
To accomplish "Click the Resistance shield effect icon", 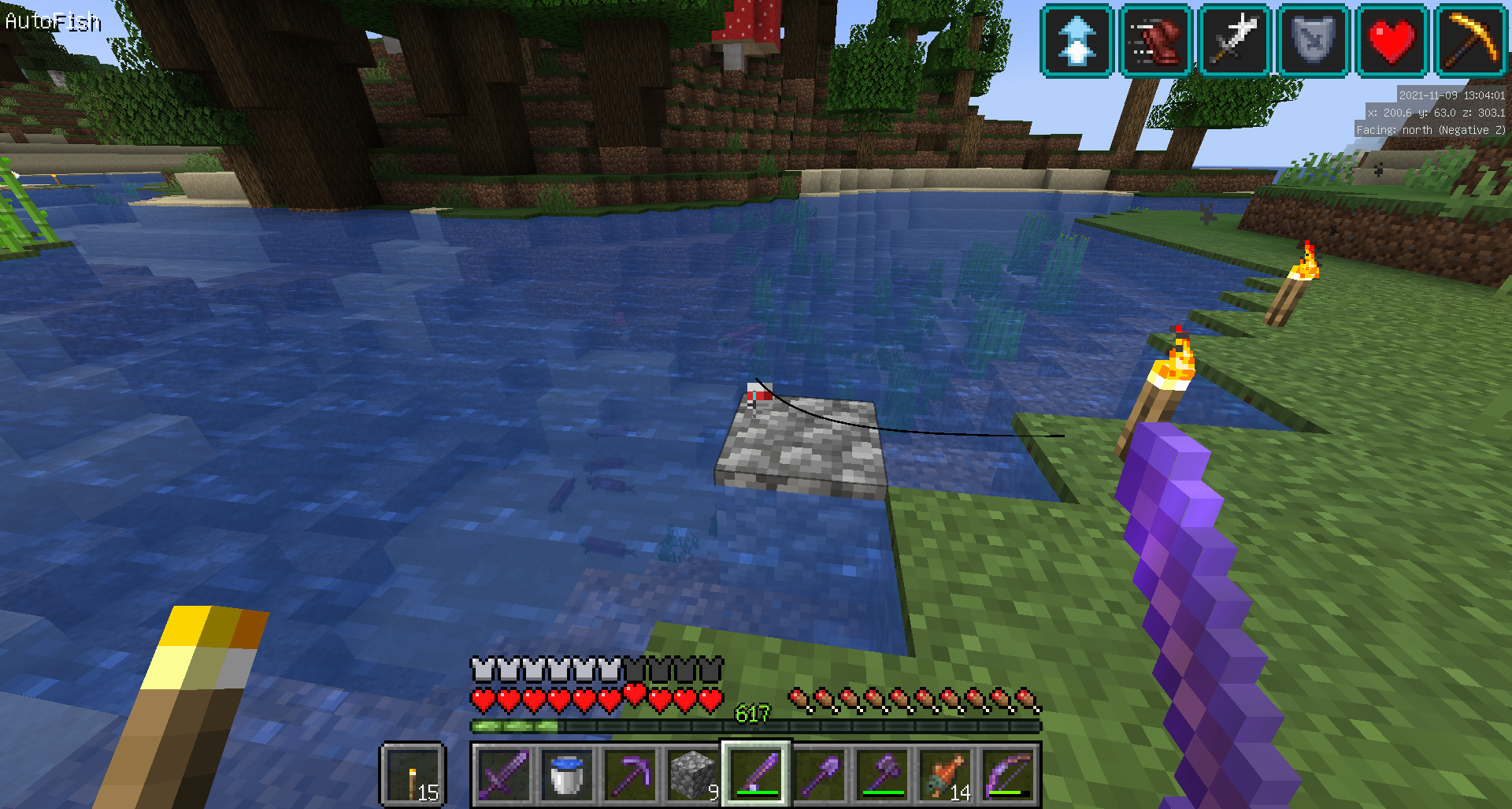I will pyautogui.click(x=1313, y=40).
